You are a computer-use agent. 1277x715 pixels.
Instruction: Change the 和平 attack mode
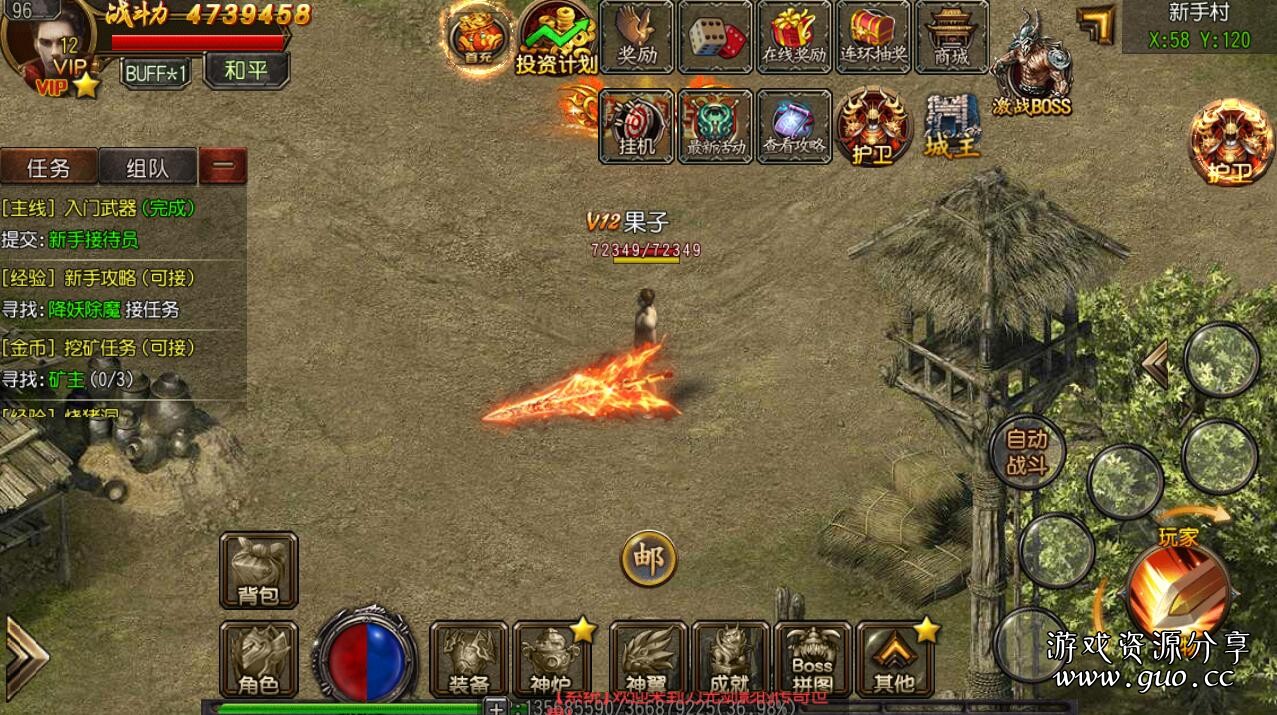coord(246,71)
